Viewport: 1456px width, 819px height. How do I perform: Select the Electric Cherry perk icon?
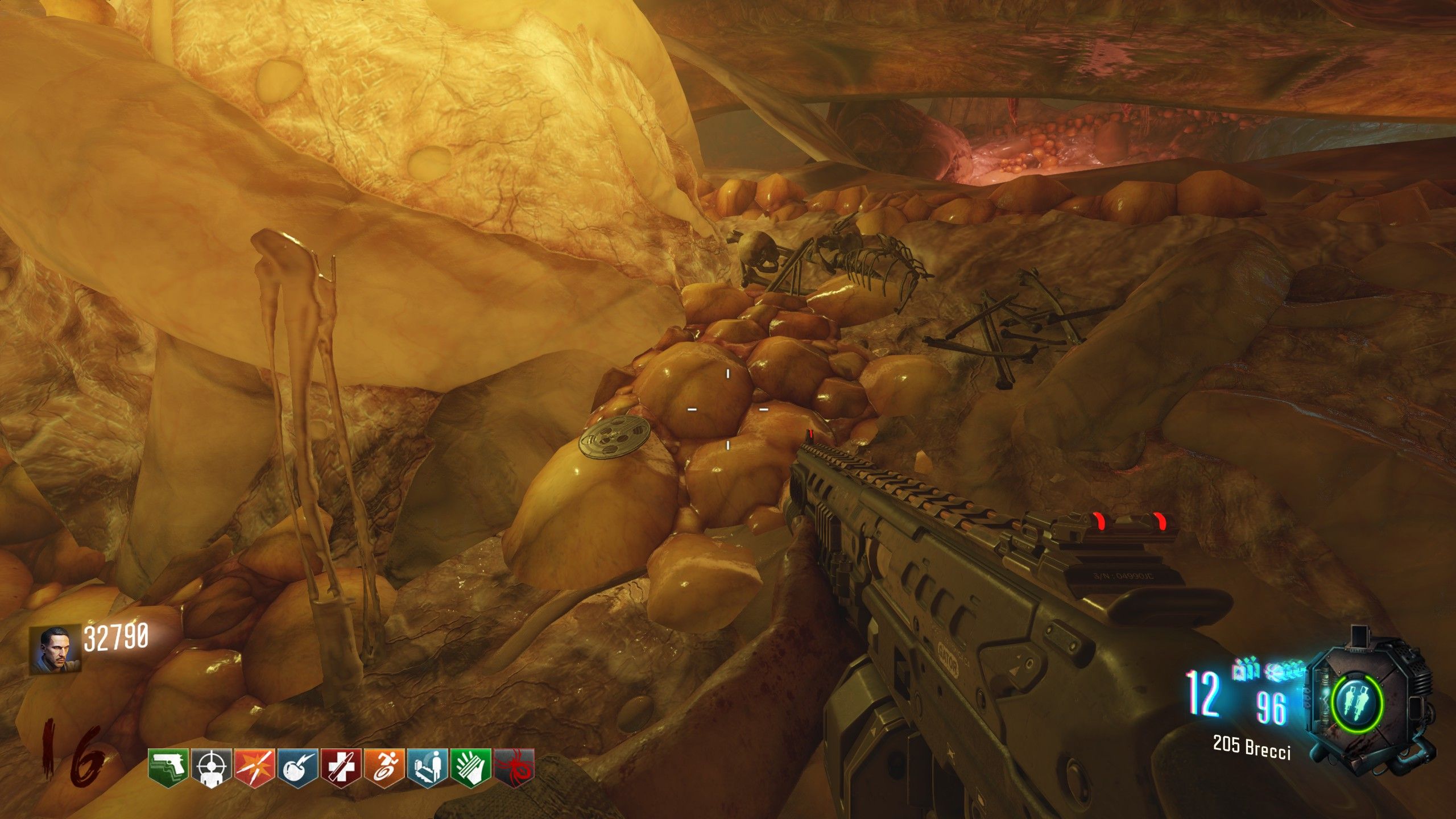[297, 768]
